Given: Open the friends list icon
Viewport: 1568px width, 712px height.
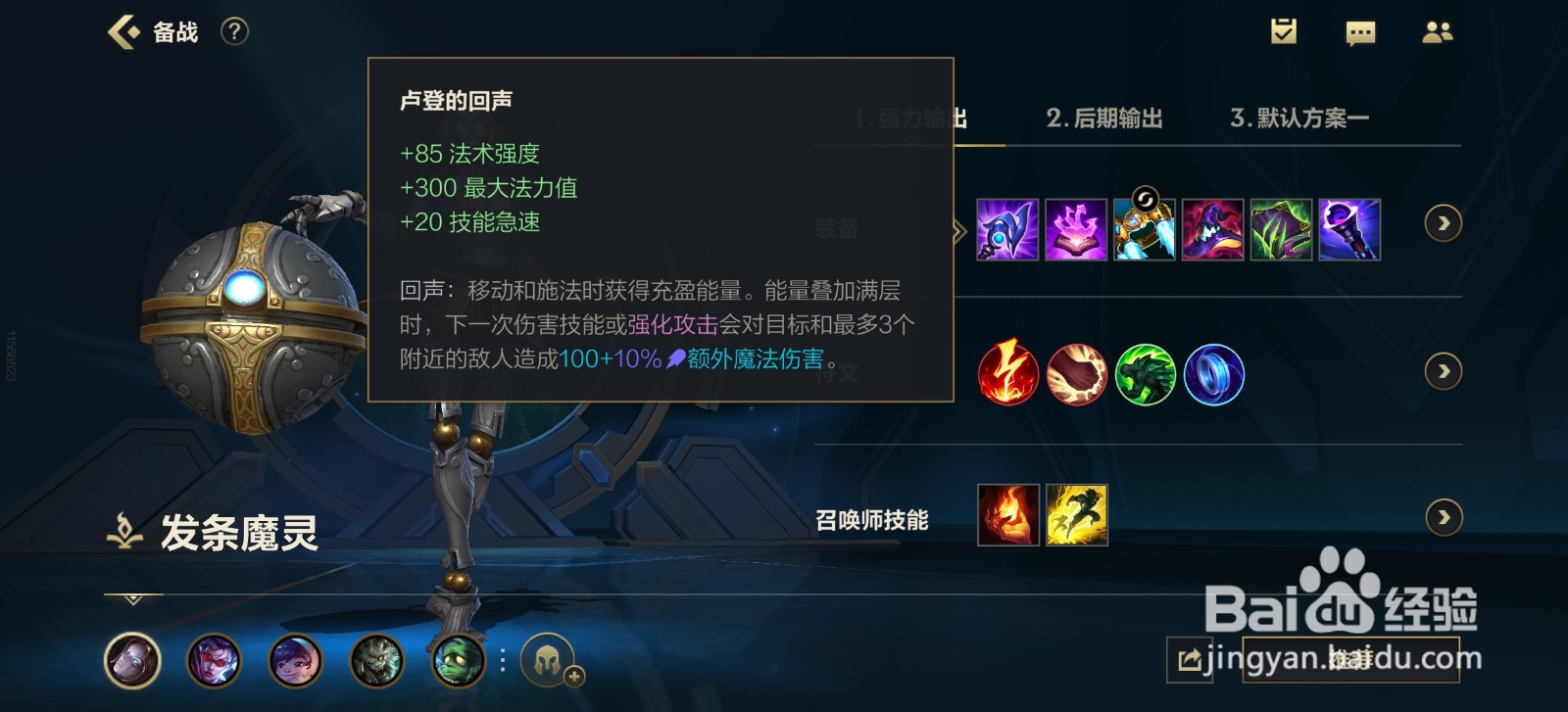Looking at the screenshot, I should coord(1438,32).
